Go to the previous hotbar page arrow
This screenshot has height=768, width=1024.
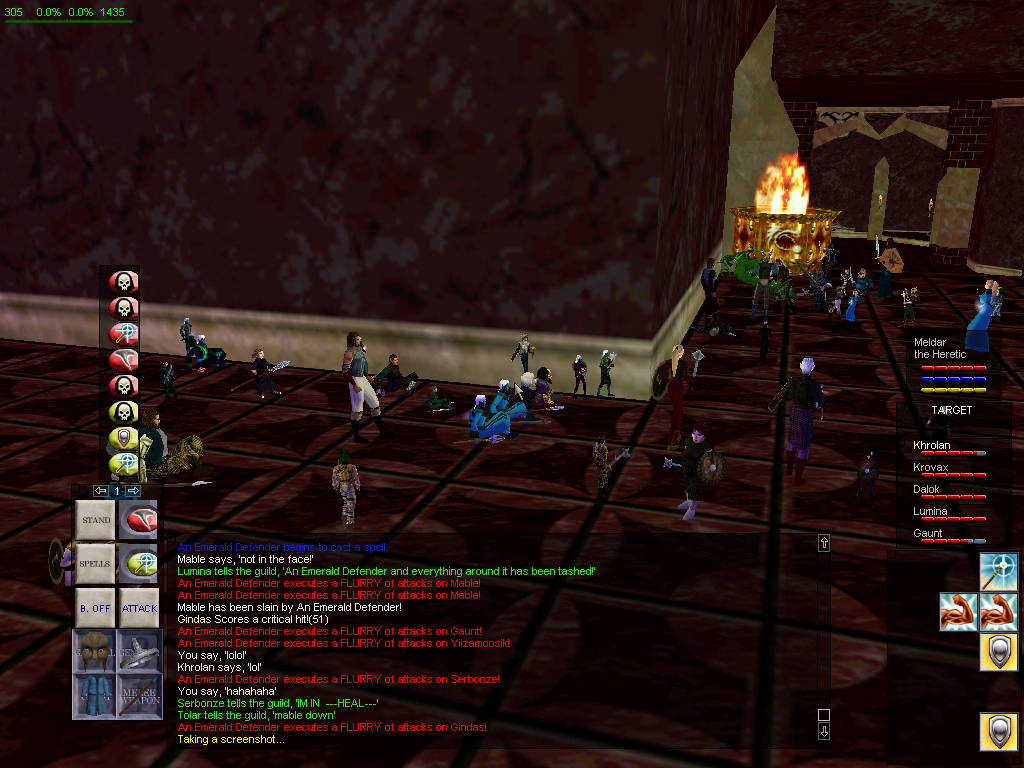[100, 491]
